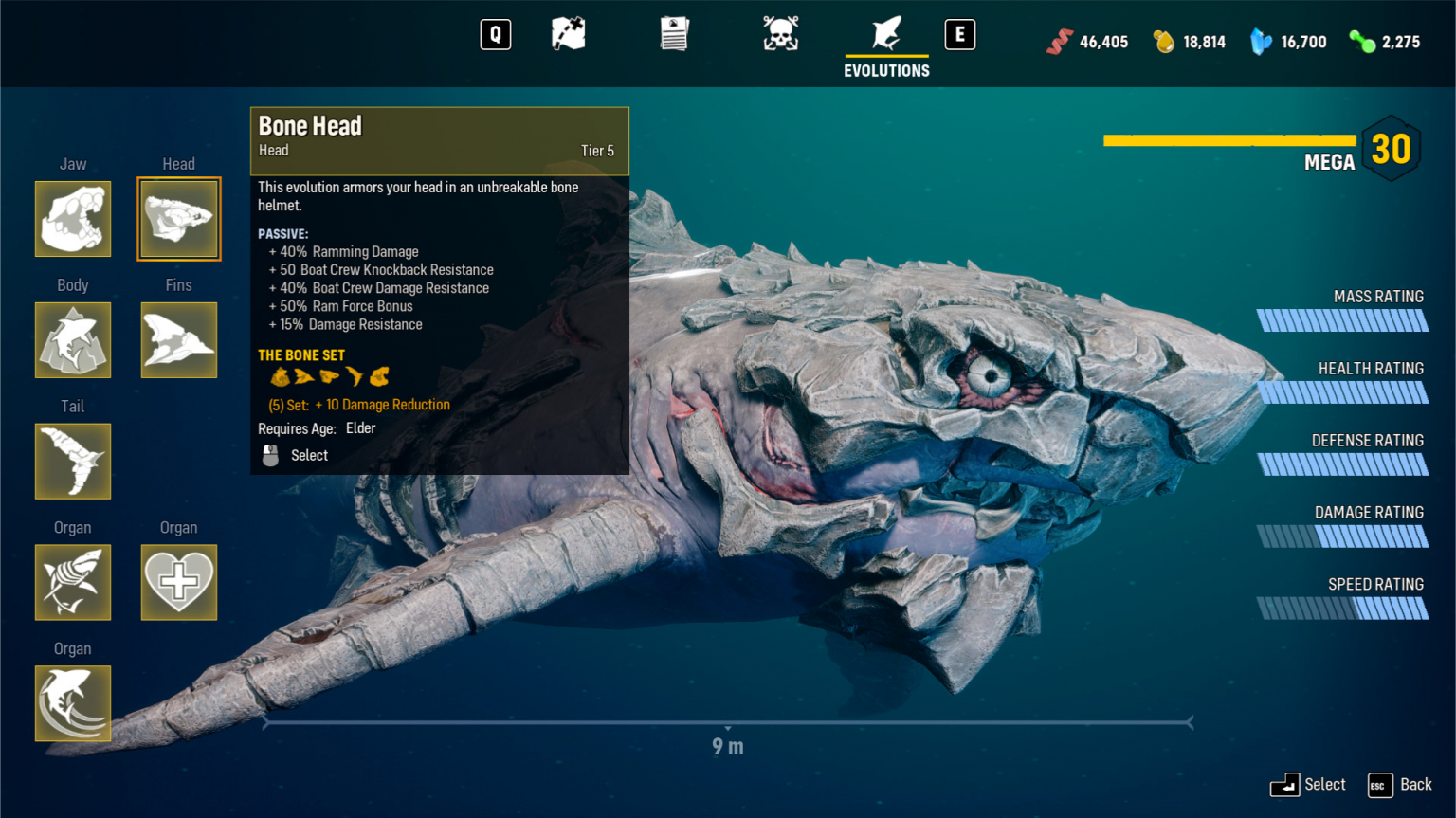
Task: Click the blue minerals currency icon
Action: point(1261,42)
